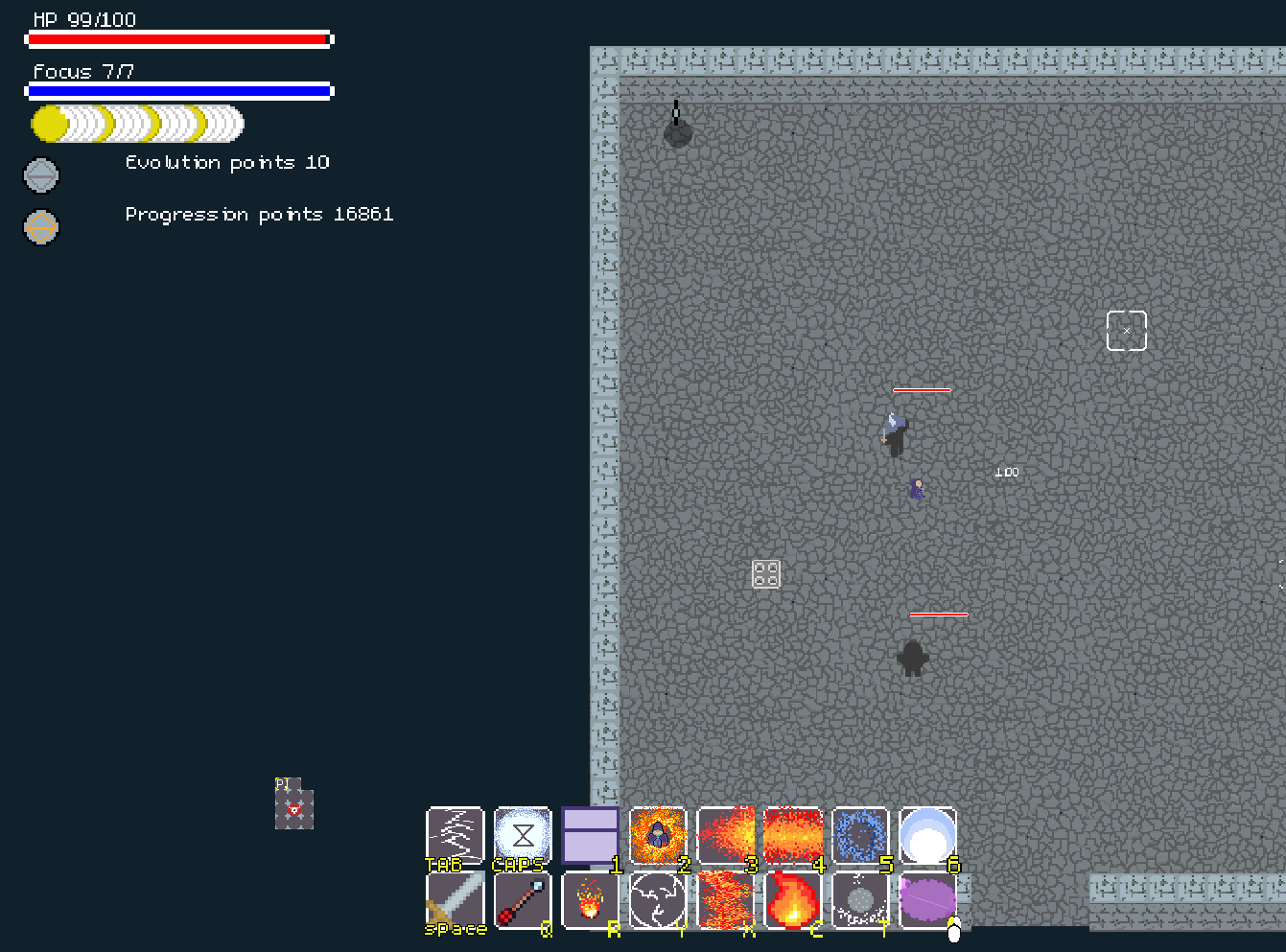Select the sword attack bound to space
This screenshot has width=1286, height=952.
tap(455, 901)
